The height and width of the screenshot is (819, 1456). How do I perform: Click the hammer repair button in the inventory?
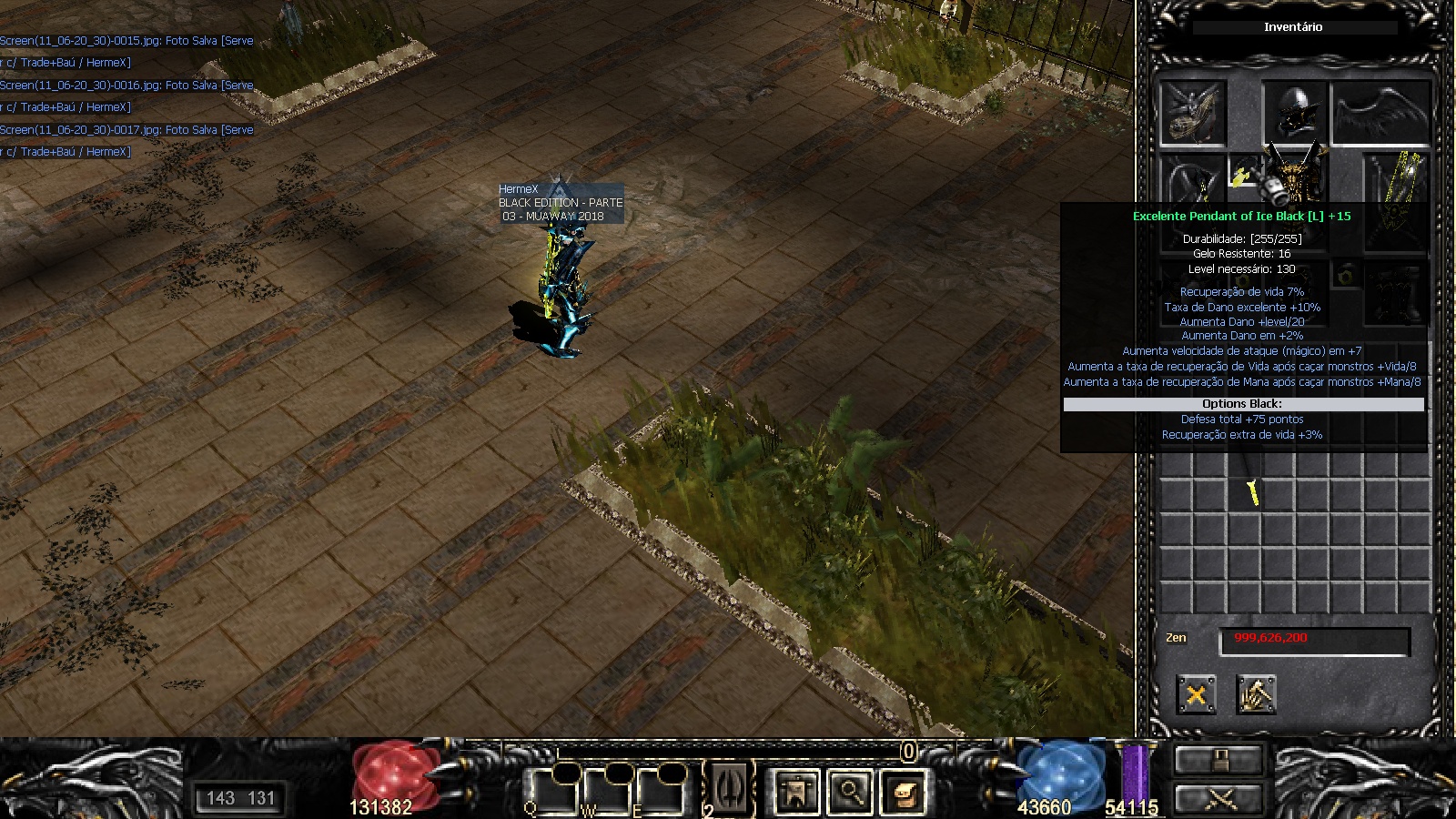[x=1257, y=695]
